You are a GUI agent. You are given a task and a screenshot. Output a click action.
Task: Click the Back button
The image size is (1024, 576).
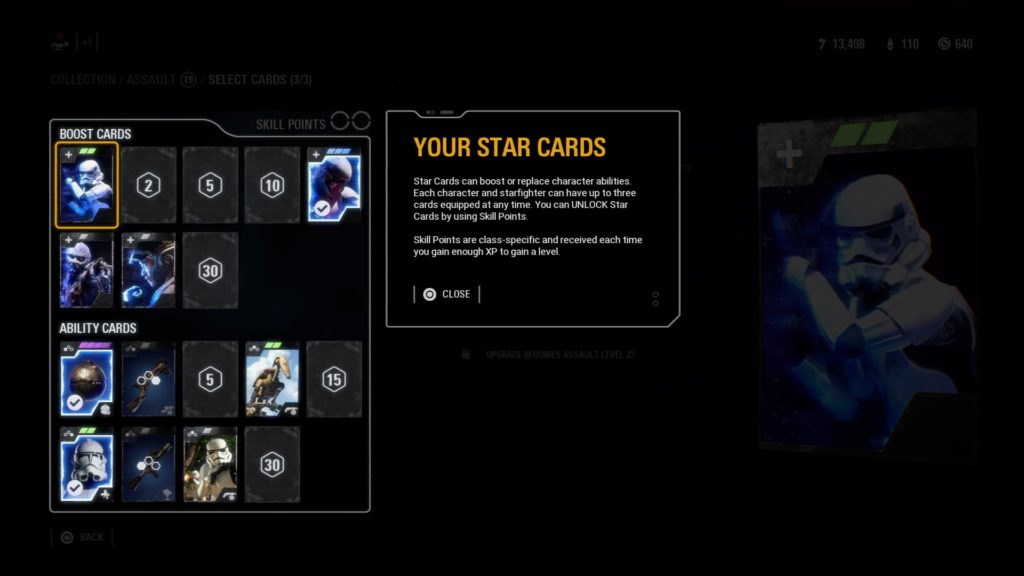(x=82, y=537)
